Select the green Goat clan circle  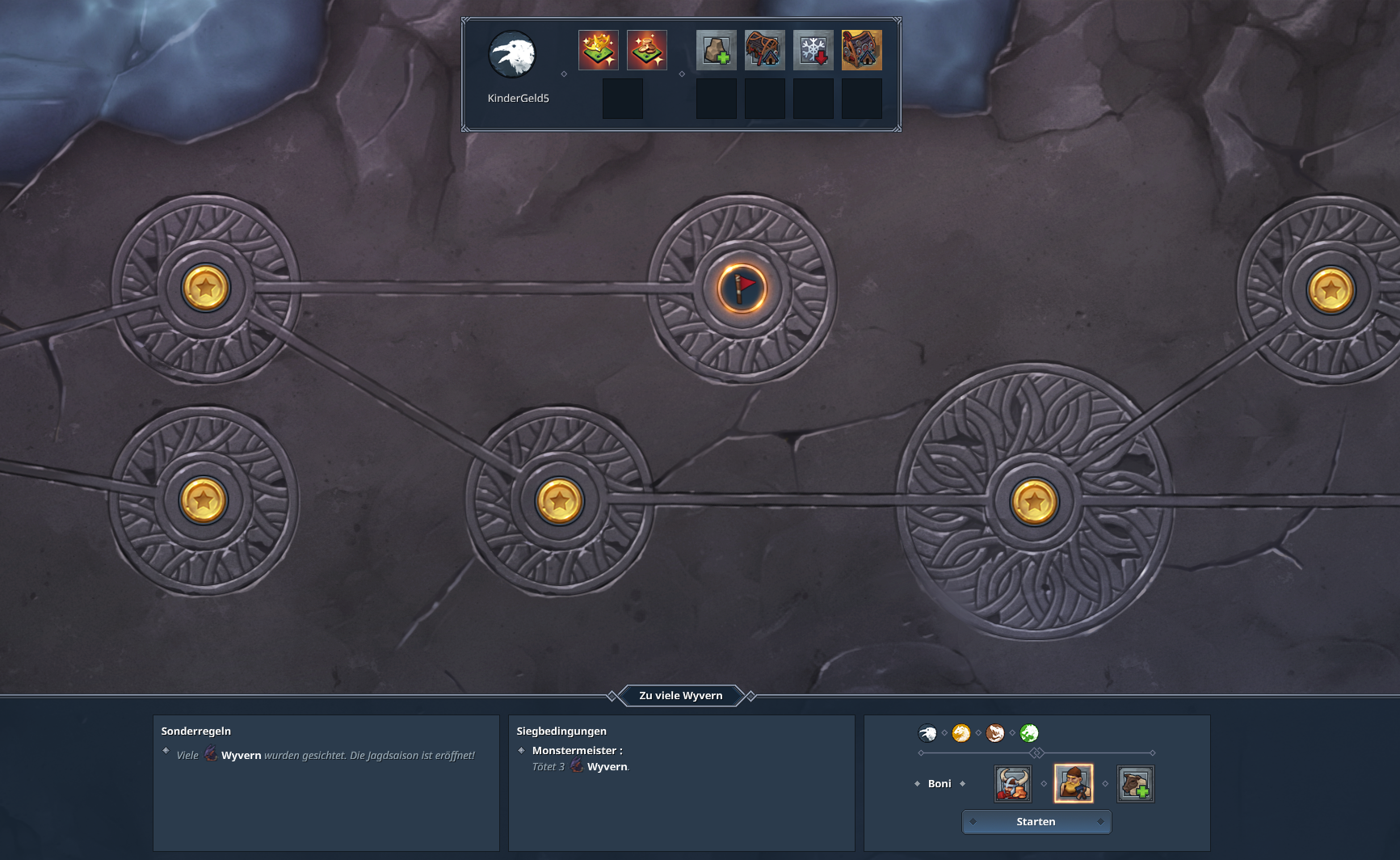click(1029, 734)
